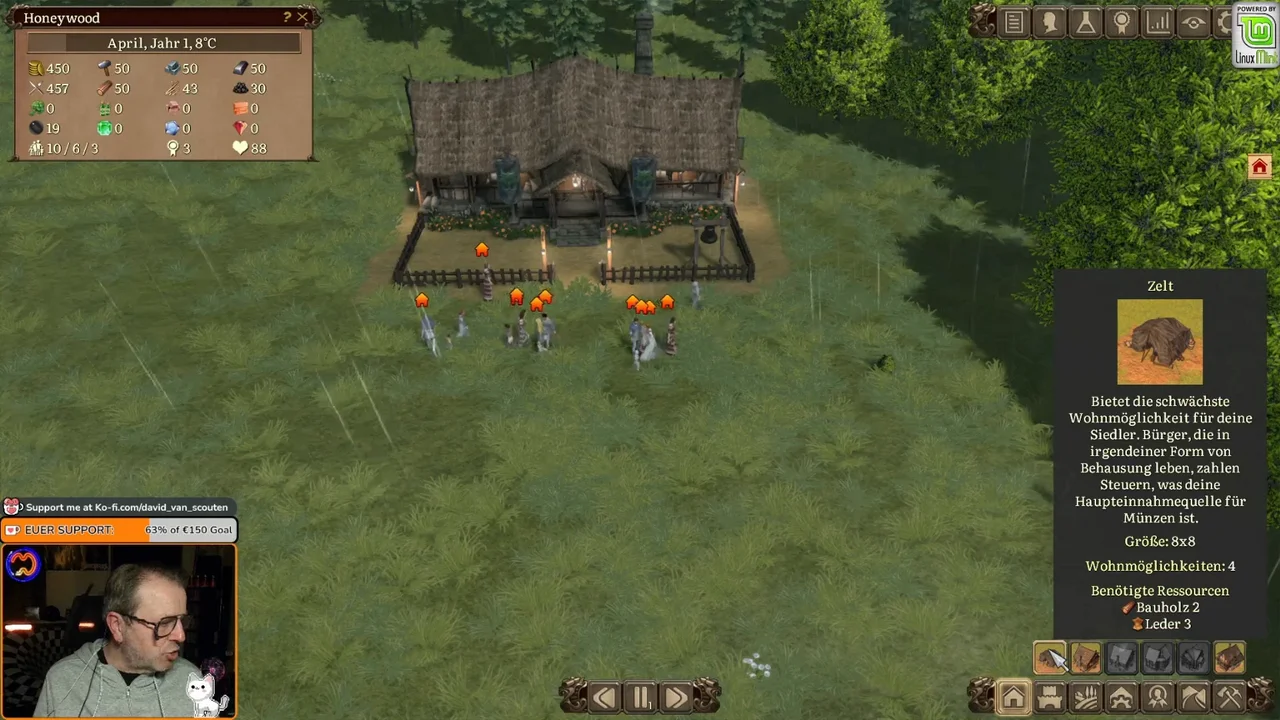The height and width of the screenshot is (720, 1280).
Task: Close the Honeywood resource panel
Action: click(302, 17)
